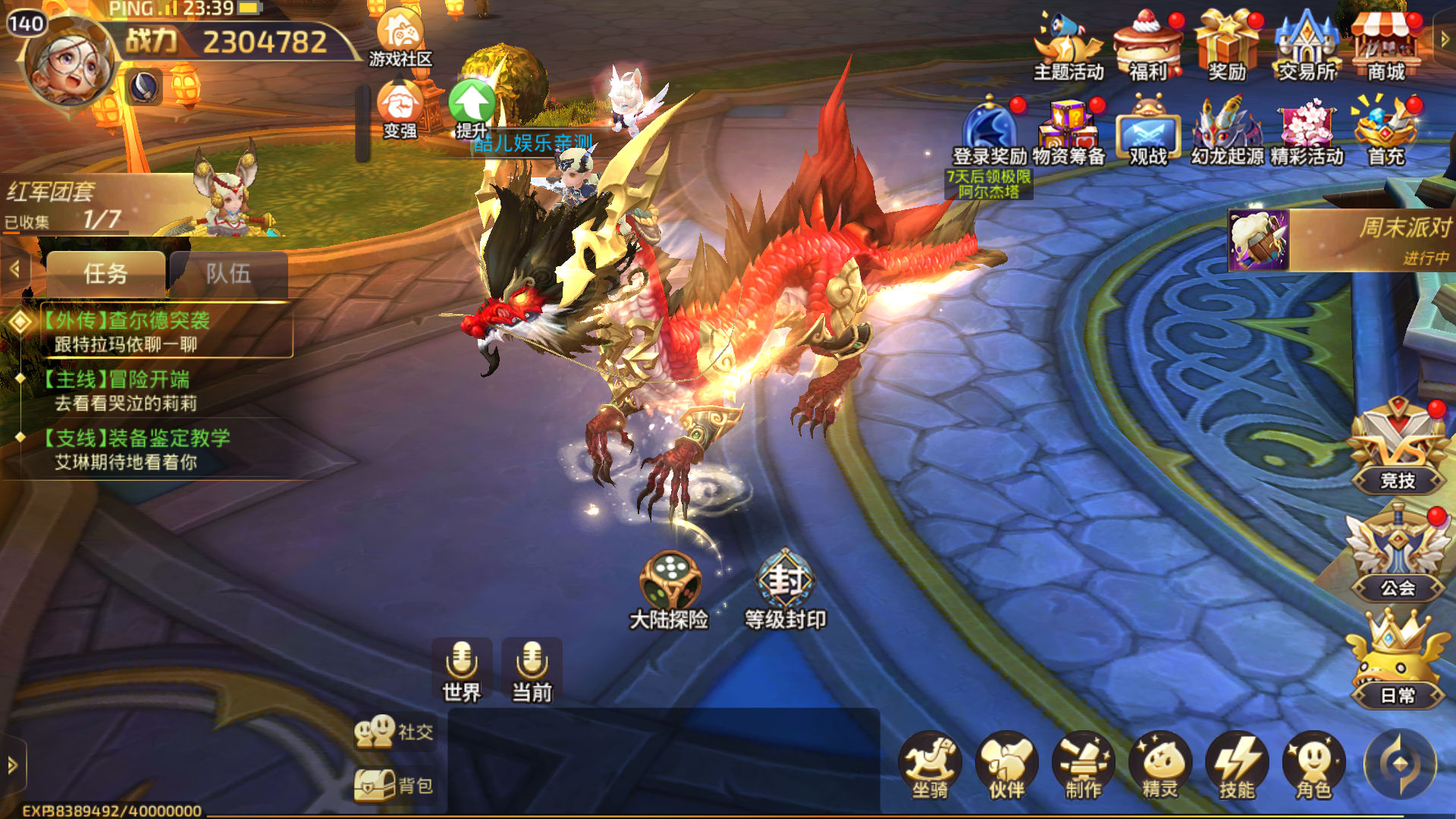The height and width of the screenshot is (819, 1456).
Task: Open the 背包 backpack
Action: pos(394,786)
